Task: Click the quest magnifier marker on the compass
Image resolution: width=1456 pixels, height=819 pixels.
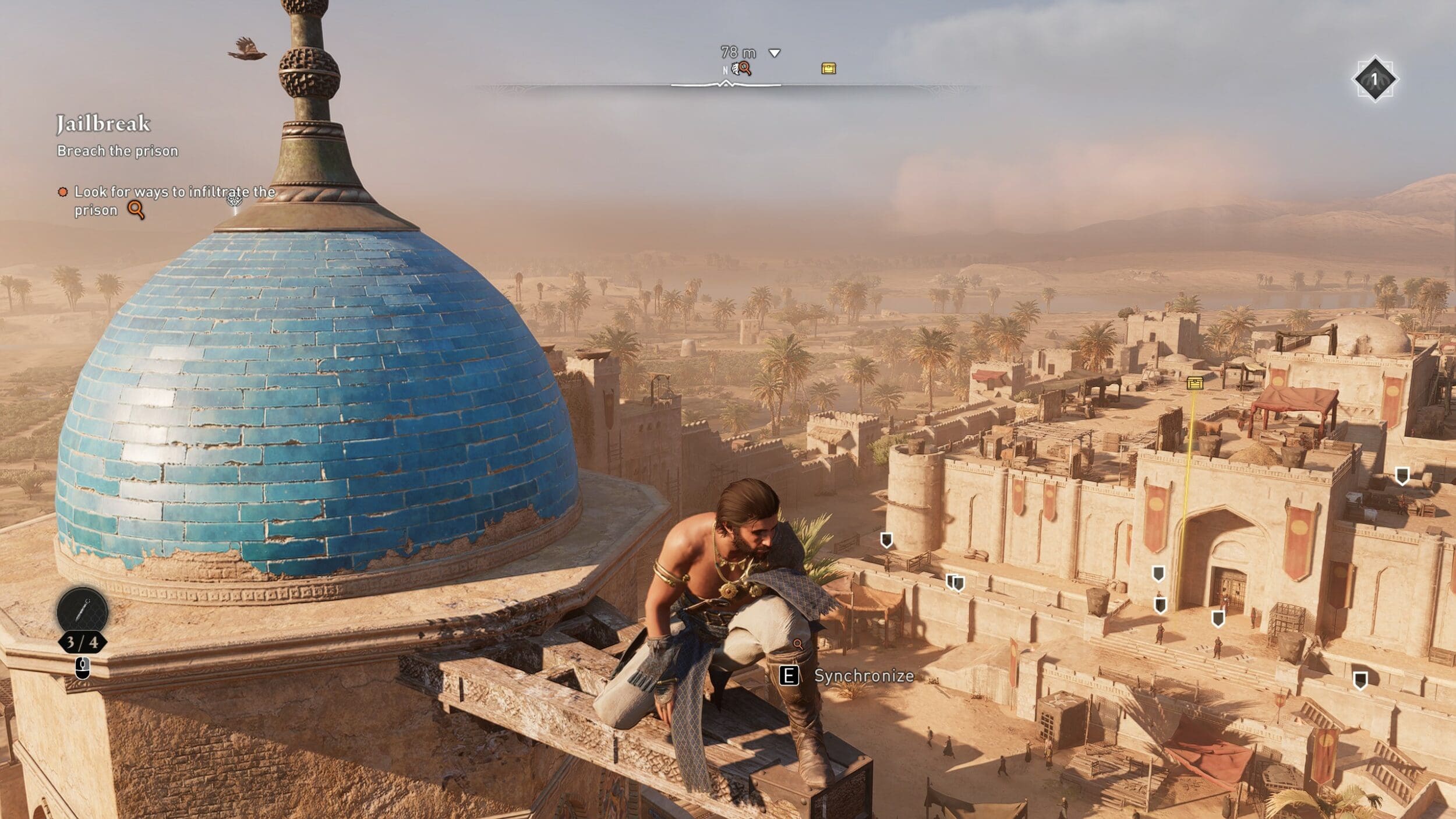Action: click(x=744, y=69)
